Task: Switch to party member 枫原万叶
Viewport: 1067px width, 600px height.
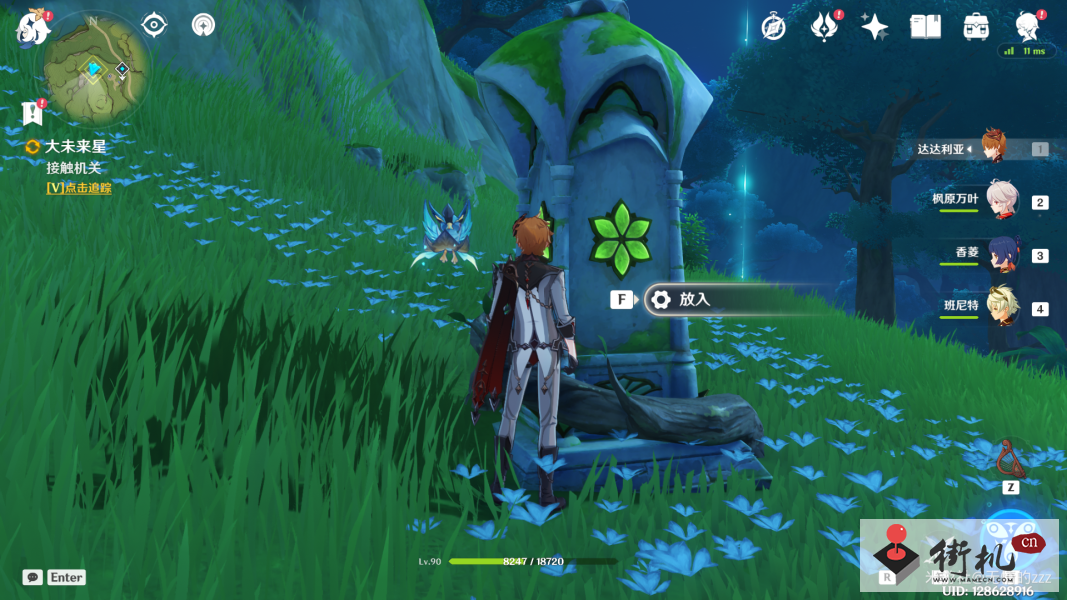Action: [x=1001, y=200]
